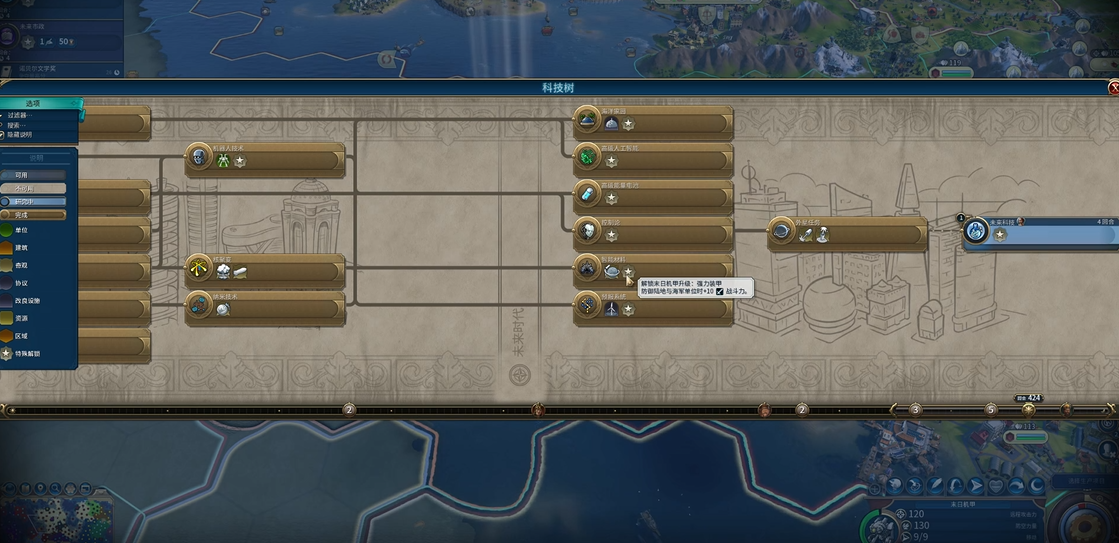Click the timeline's right scroll arrow
Image resolution: width=1119 pixels, height=543 pixels.
click(x=1111, y=409)
